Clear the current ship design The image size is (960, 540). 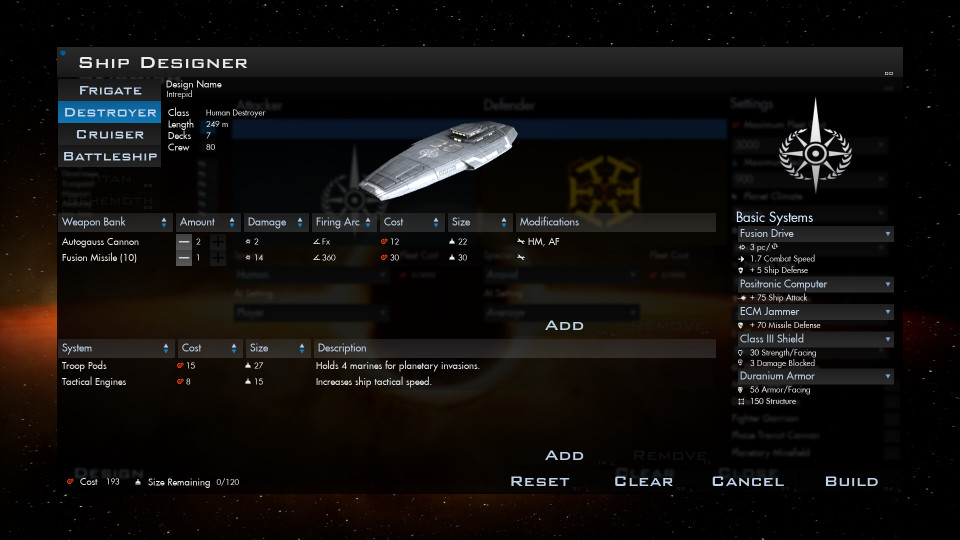(x=643, y=482)
